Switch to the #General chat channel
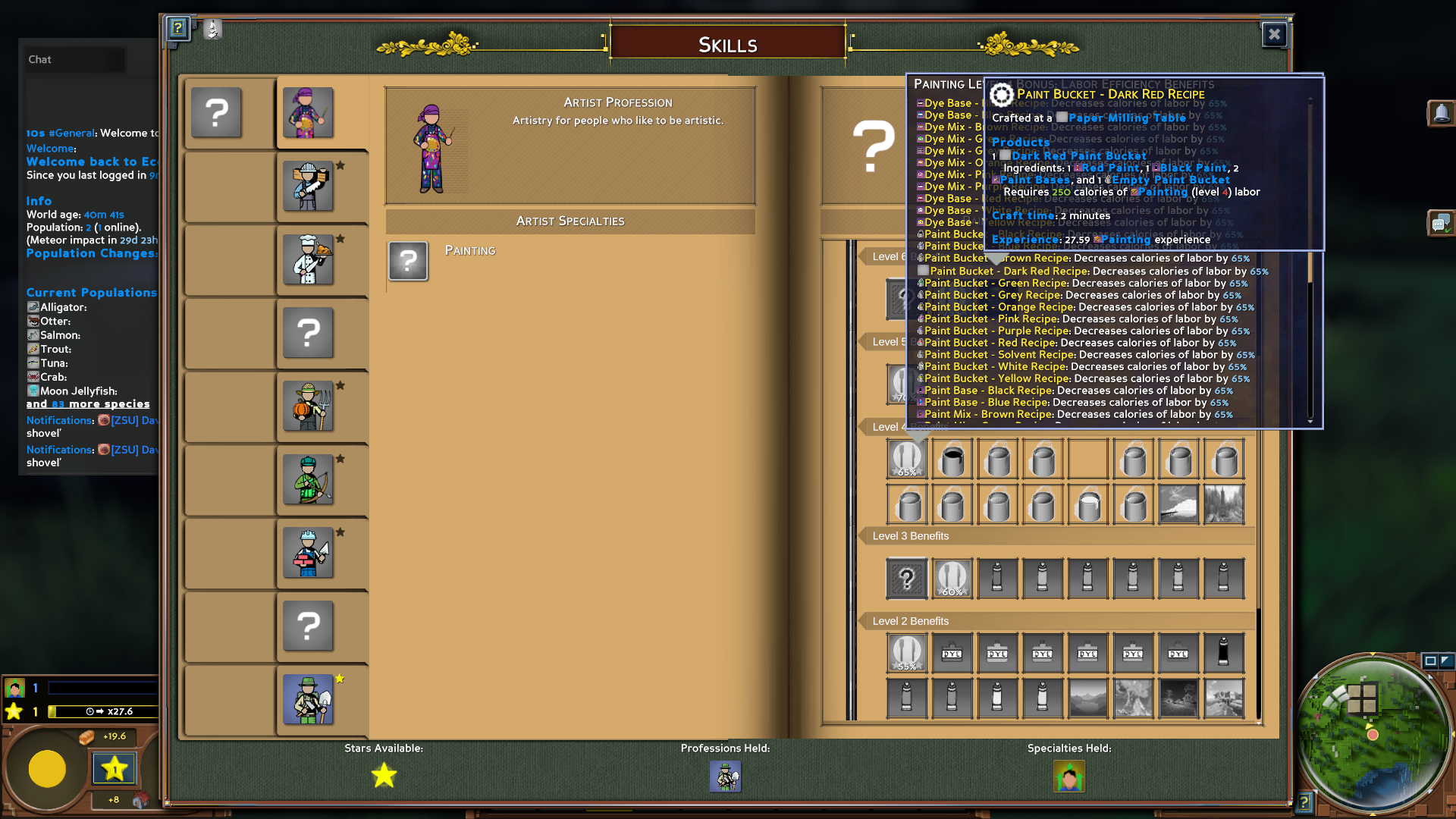The height and width of the screenshot is (819, 1456). point(74,133)
